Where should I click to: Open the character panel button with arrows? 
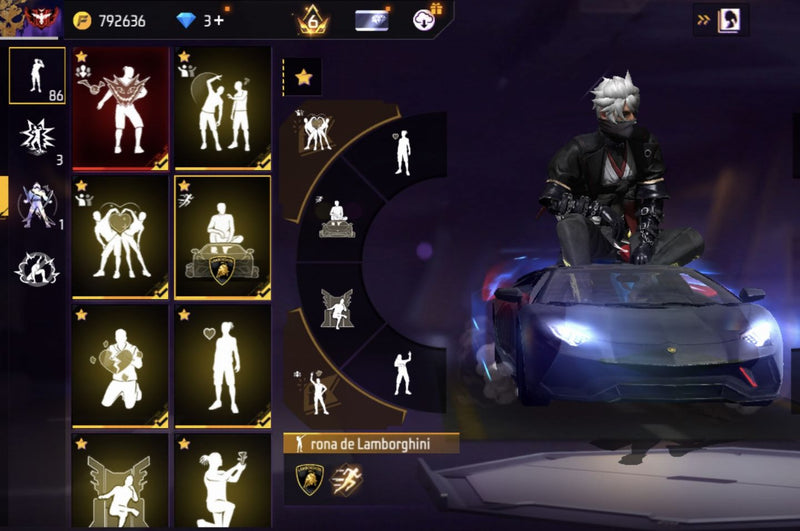pyautogui.click(x=720, y=19)
